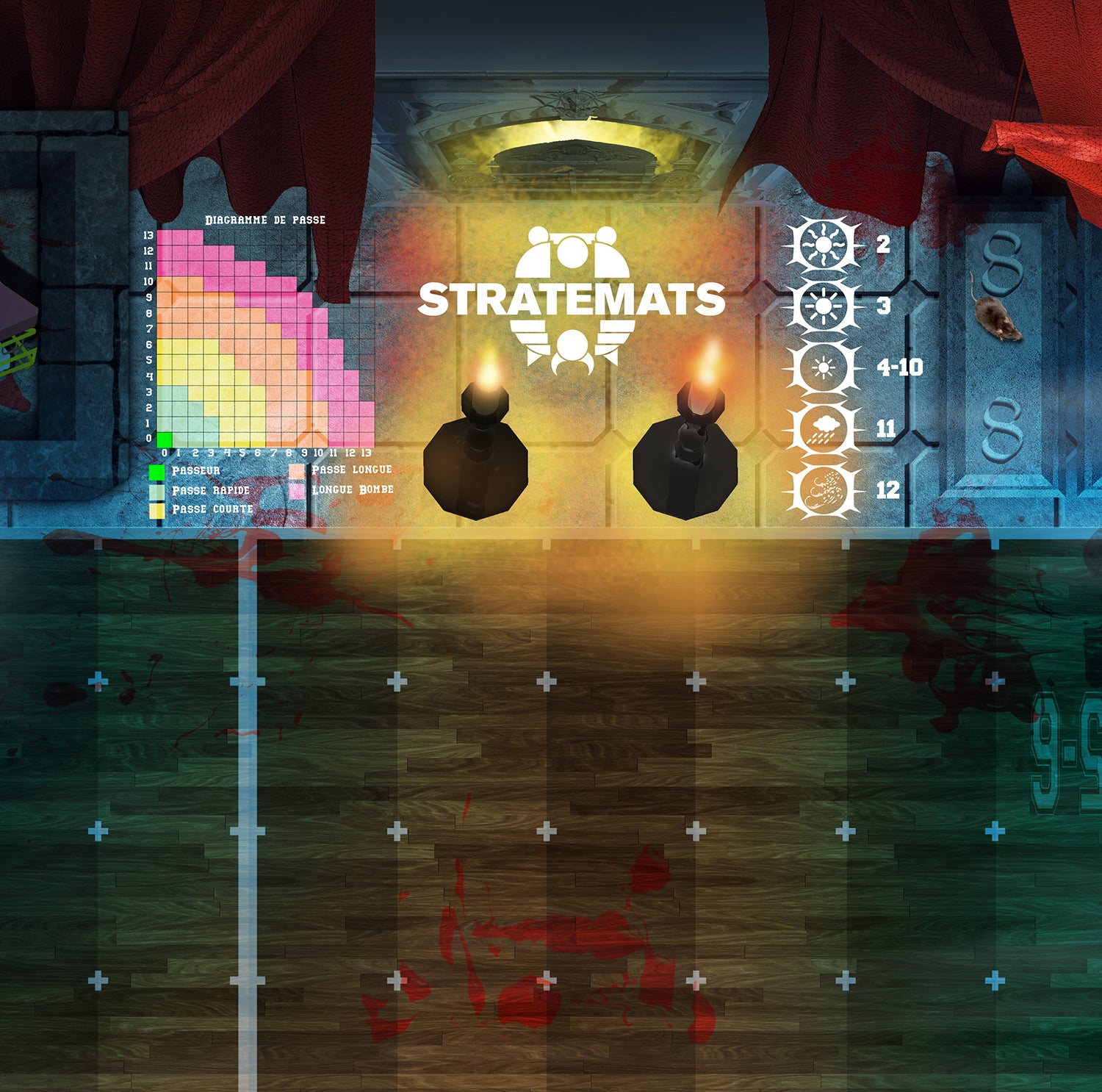Select the pouring rain weather icon for roll 11
Image resolution: width=1102 pixels, height=1092 pixels.
[x=823, y=429]
